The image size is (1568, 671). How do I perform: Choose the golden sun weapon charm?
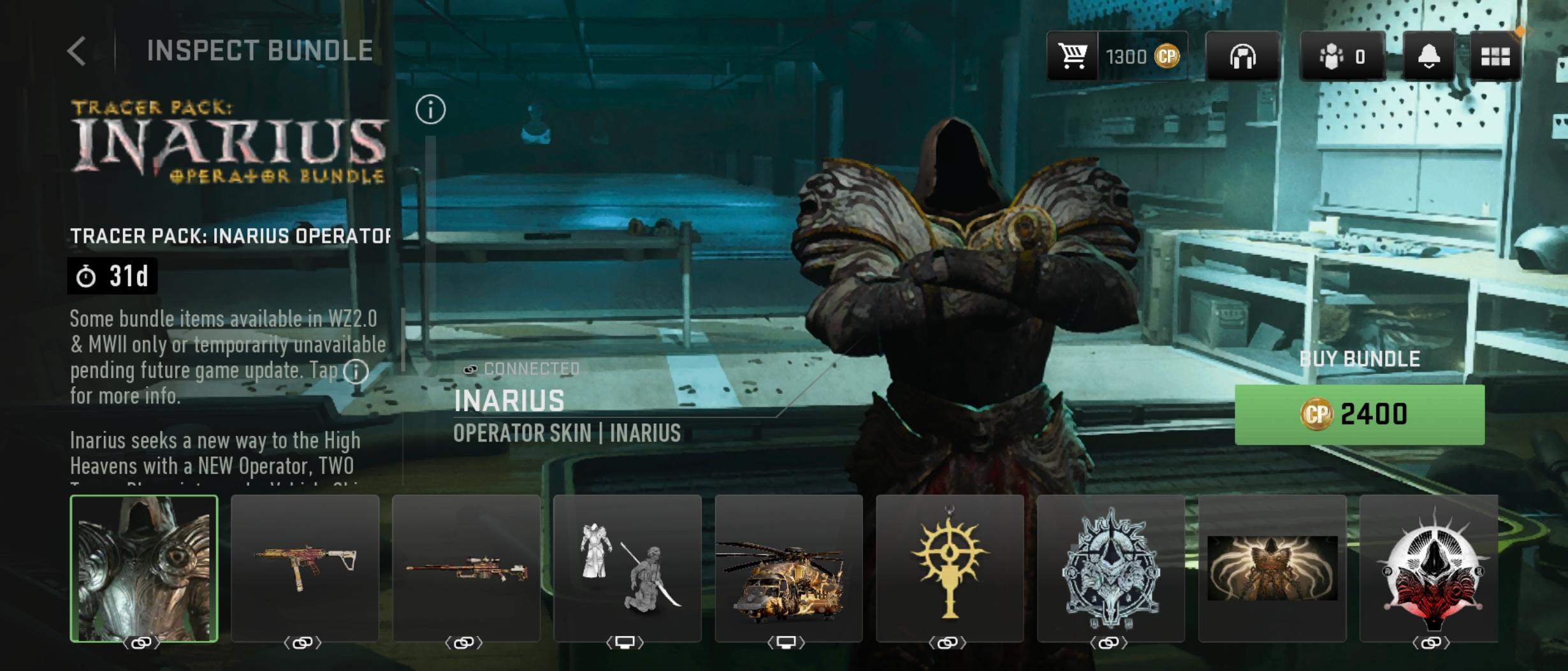950,568
